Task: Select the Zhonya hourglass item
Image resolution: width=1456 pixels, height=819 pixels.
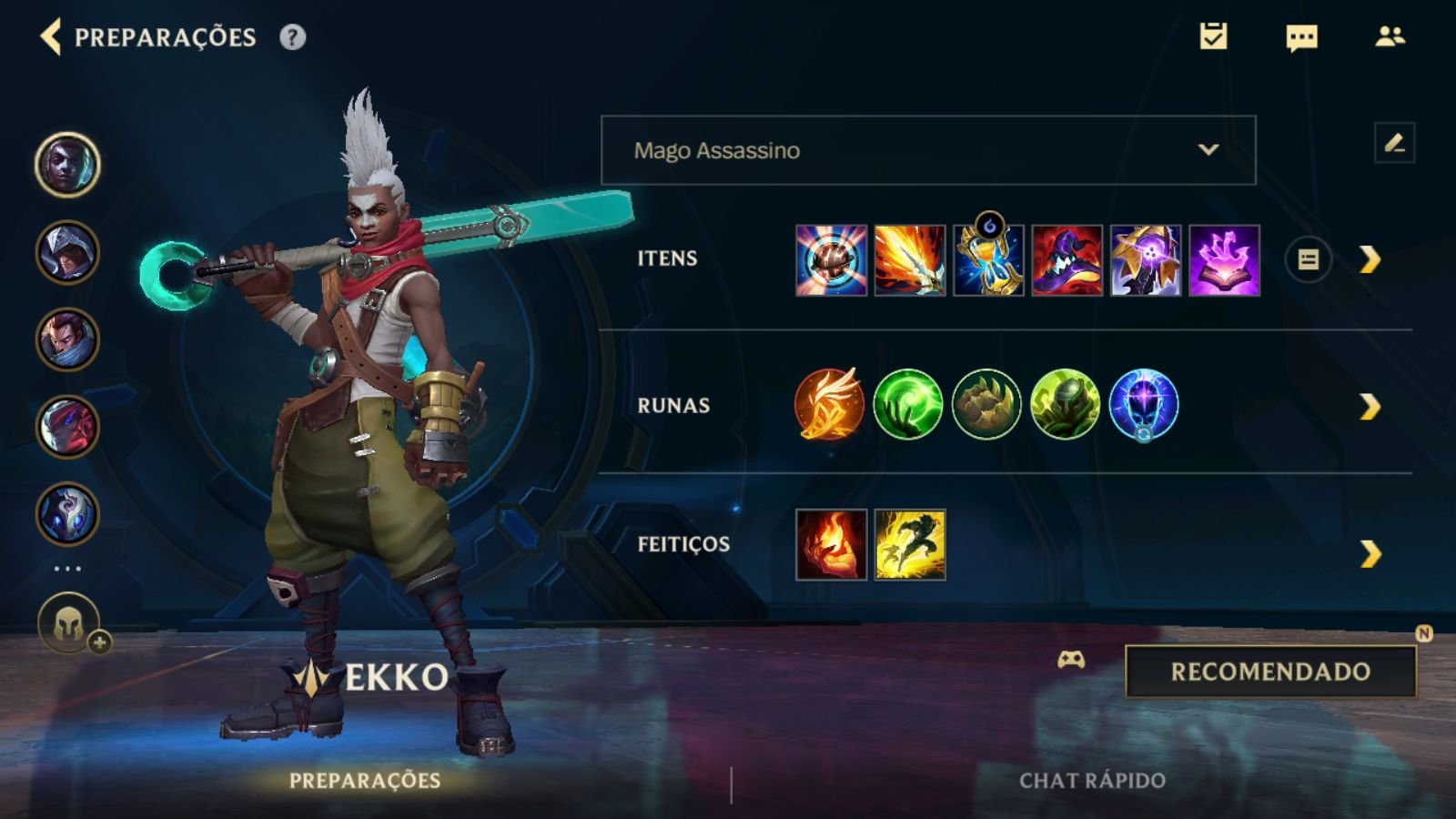Action: (x=988, y=260)
